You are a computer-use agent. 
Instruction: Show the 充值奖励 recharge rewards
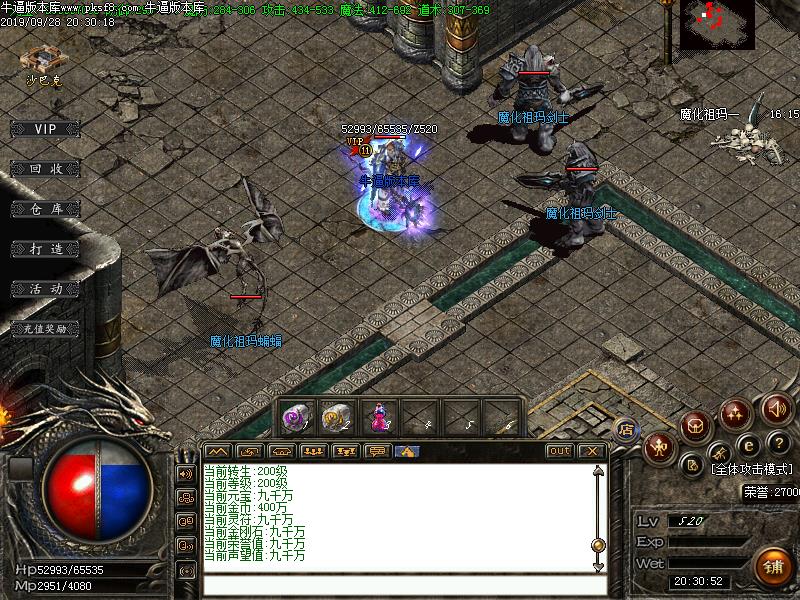(x=45, y=328)
